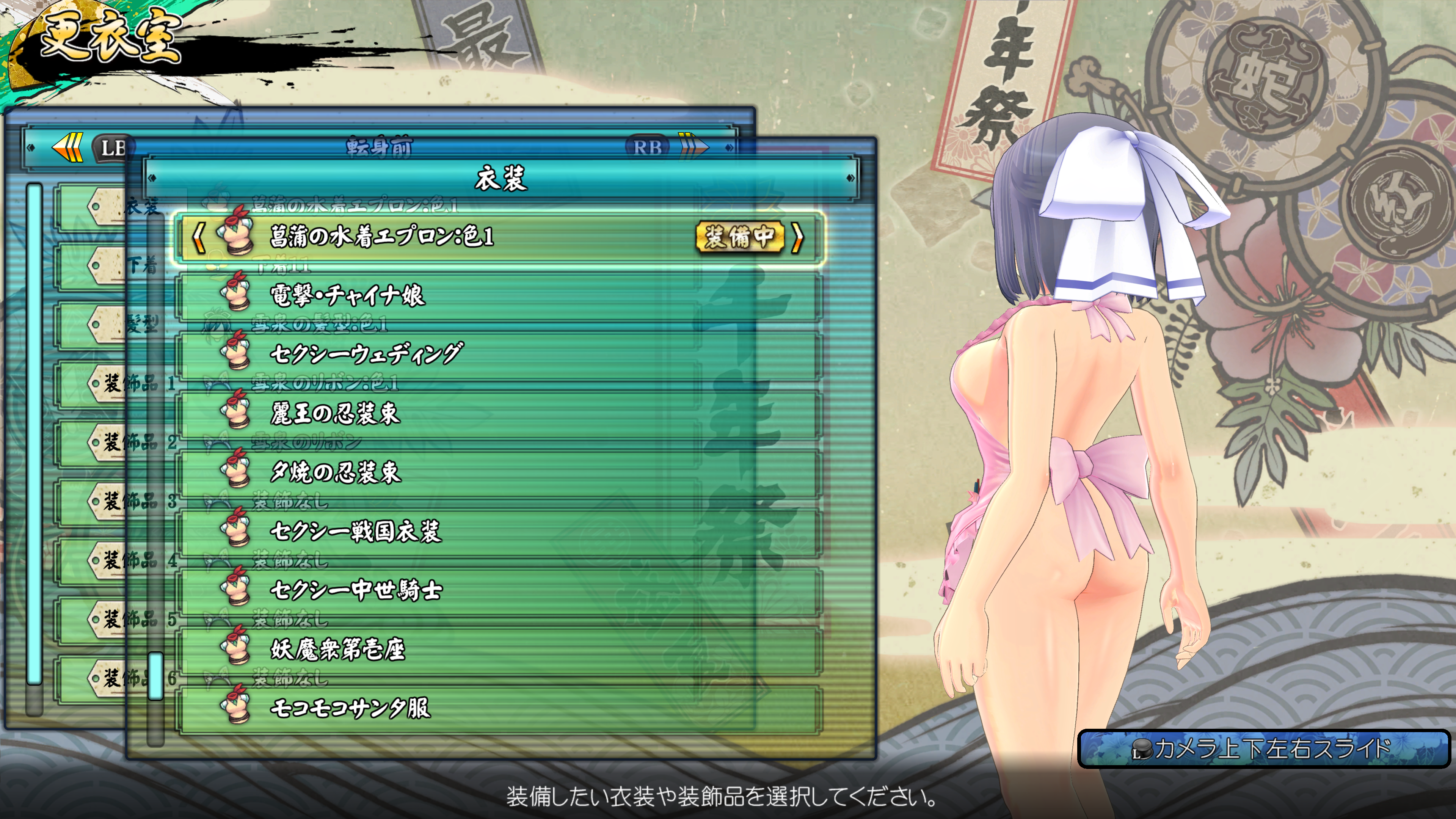Viewport: 1456px width, 819px height.
Task: Equip the 夕焼の忍装束 costume
Action: [x=497, y=472]
